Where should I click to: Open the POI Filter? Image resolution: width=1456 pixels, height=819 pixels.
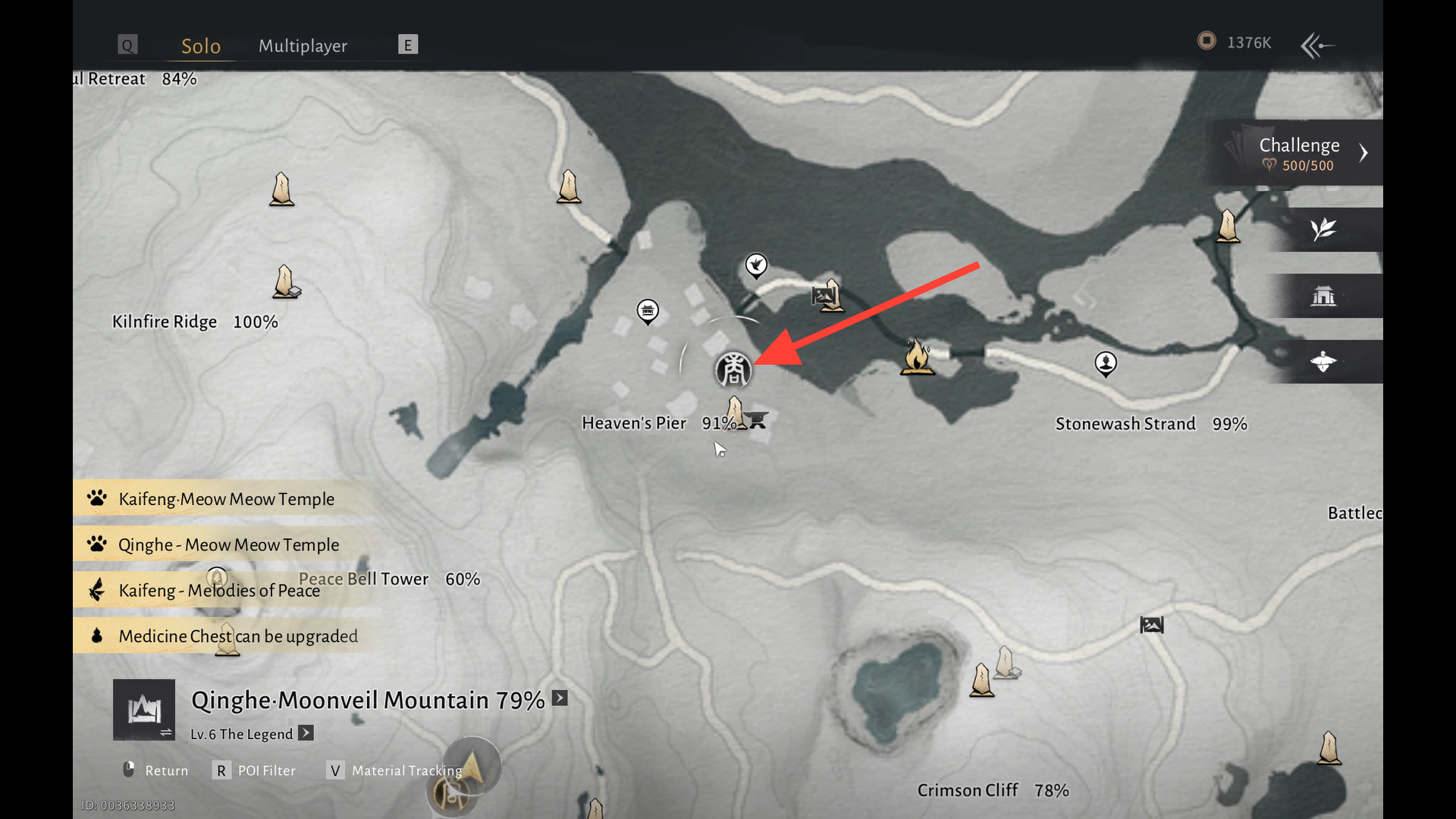256,770
